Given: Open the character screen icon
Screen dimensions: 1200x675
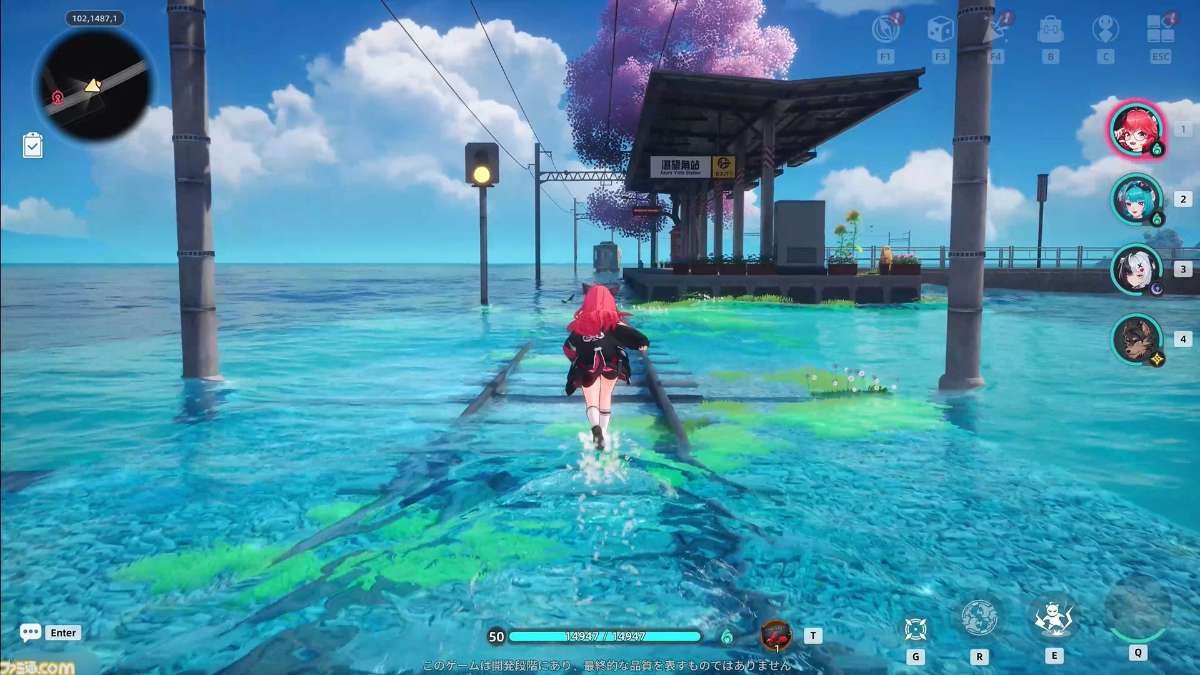Looking at the screenshot, I should [x=1105, y=29].
